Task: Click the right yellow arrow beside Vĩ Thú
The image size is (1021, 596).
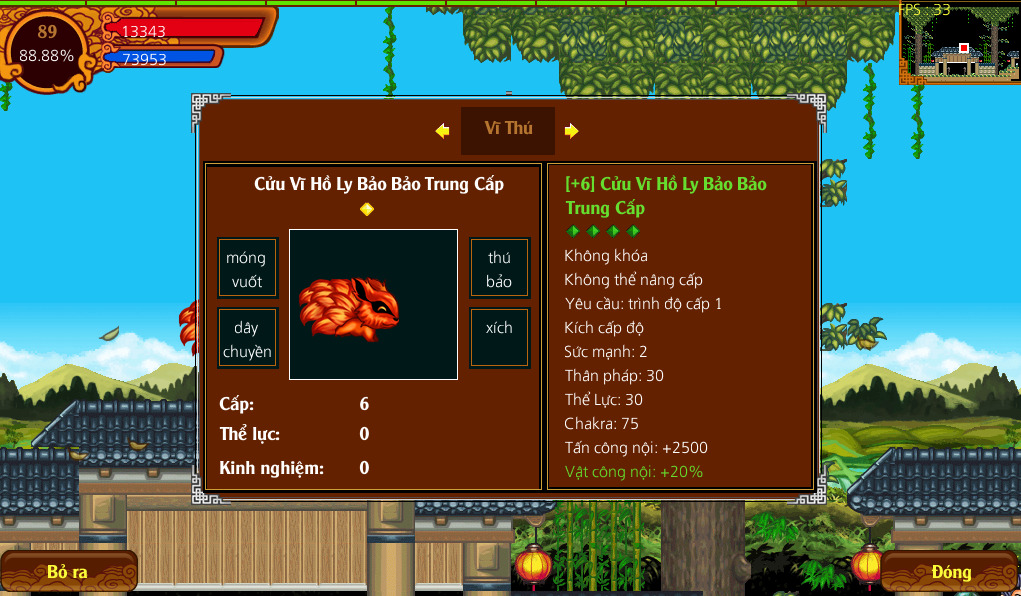Action: click(x=572, y=130)
